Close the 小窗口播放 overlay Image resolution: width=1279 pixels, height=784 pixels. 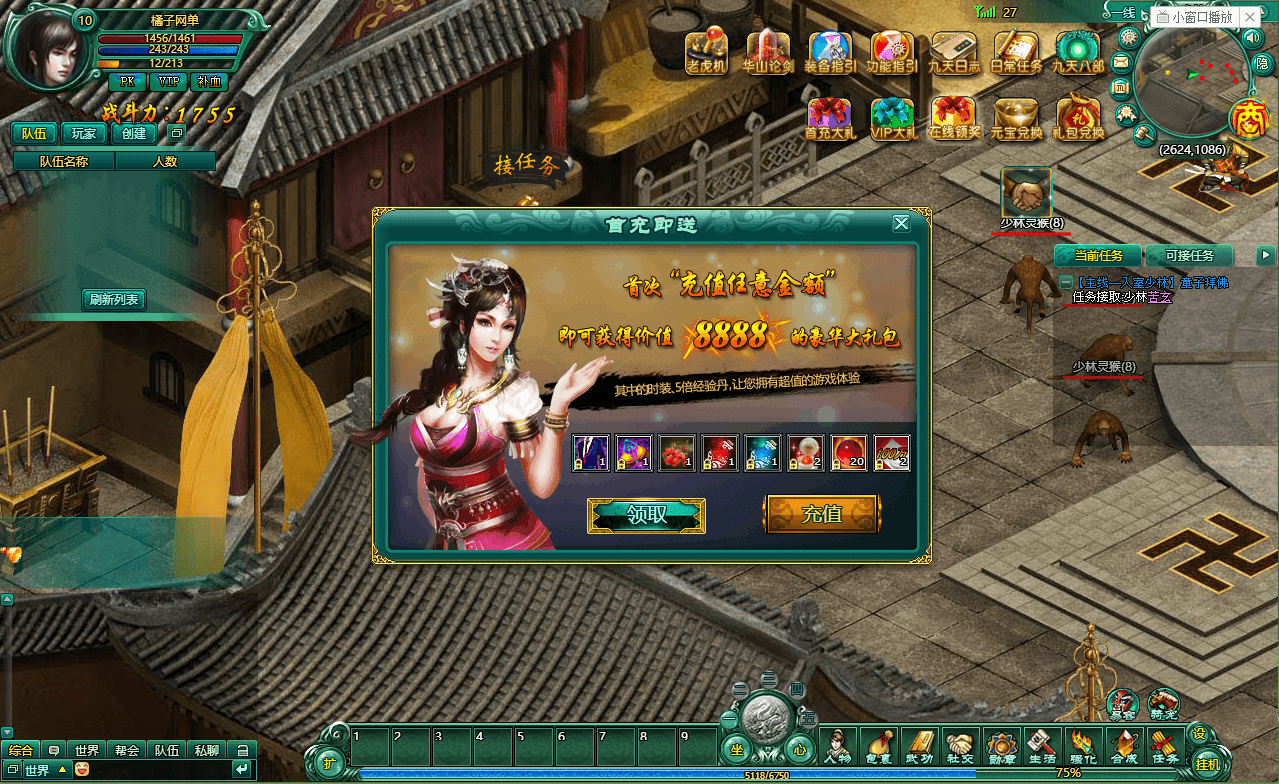click(x=1249, y=17)
